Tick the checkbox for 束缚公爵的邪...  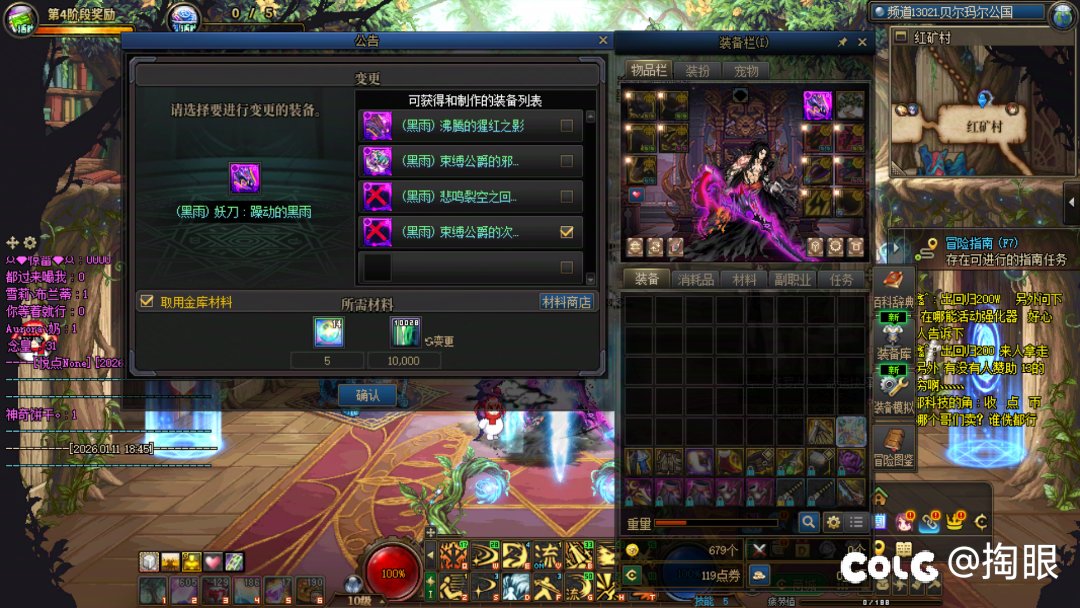coord(567,161)
